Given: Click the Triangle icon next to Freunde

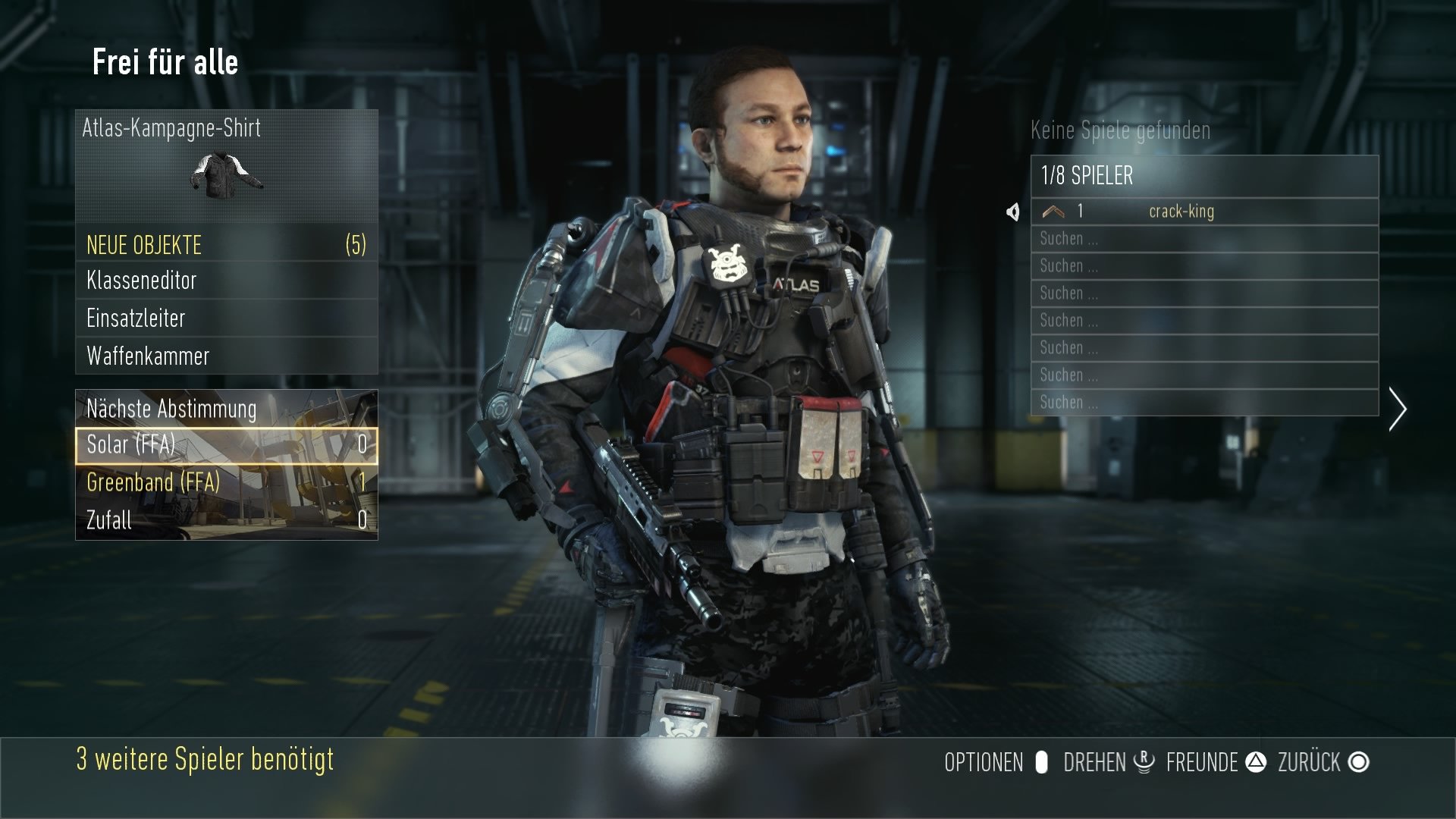Looking at the screenshot, I should [1255, 762].
